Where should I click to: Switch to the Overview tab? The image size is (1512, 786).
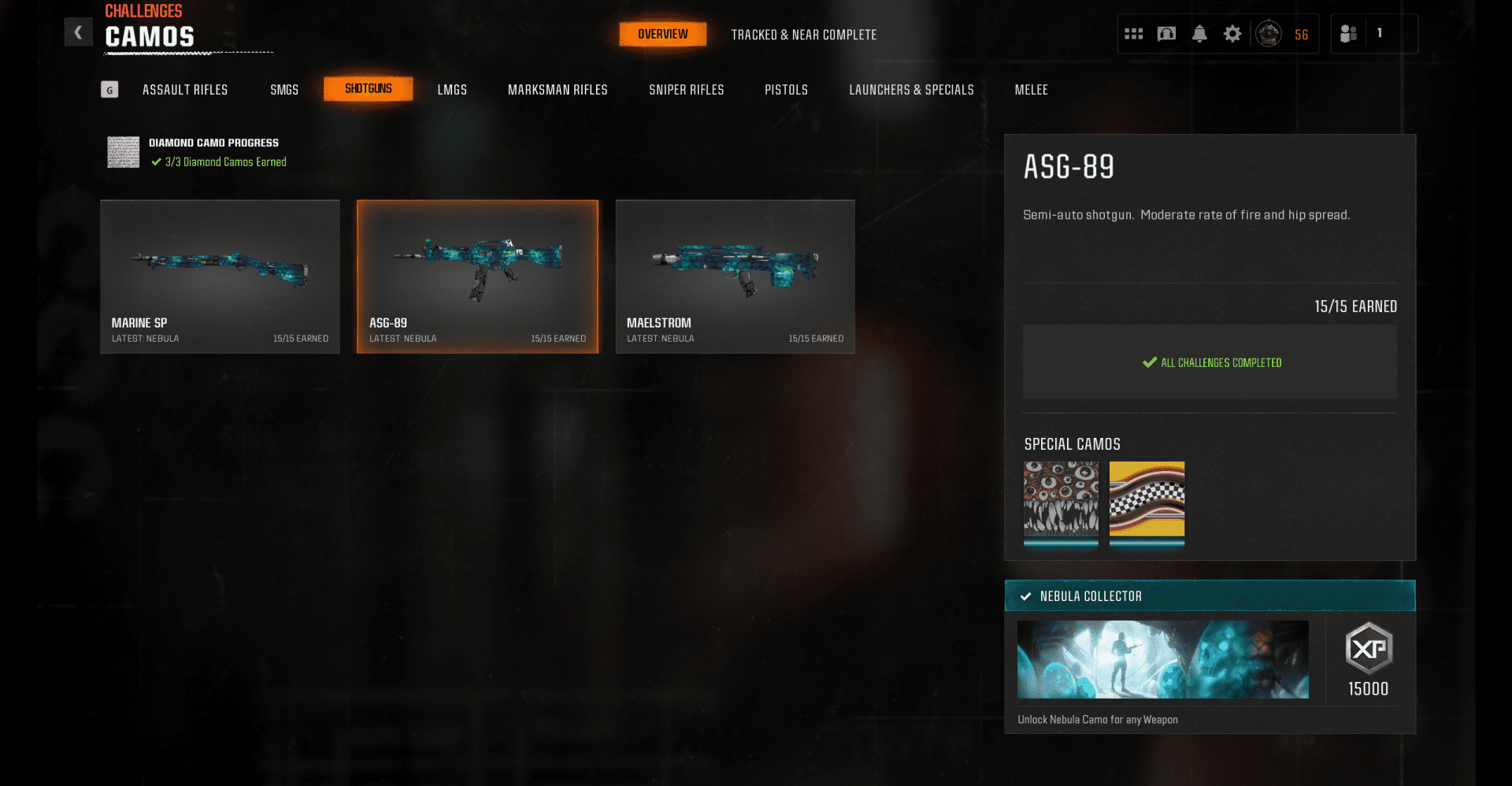pyautogui.click(x=662, y=34)
